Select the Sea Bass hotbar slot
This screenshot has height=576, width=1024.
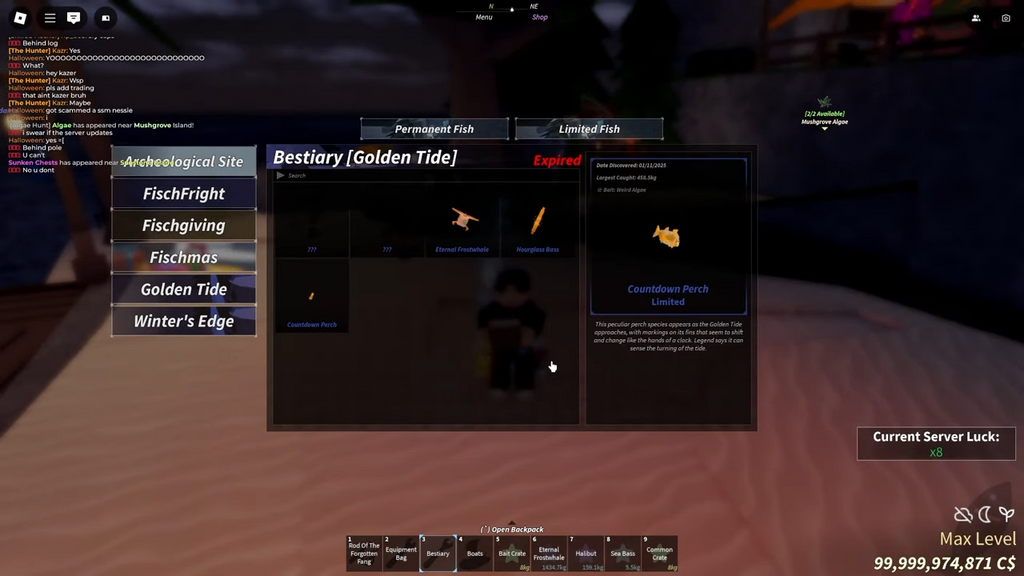tap(623, 553)
